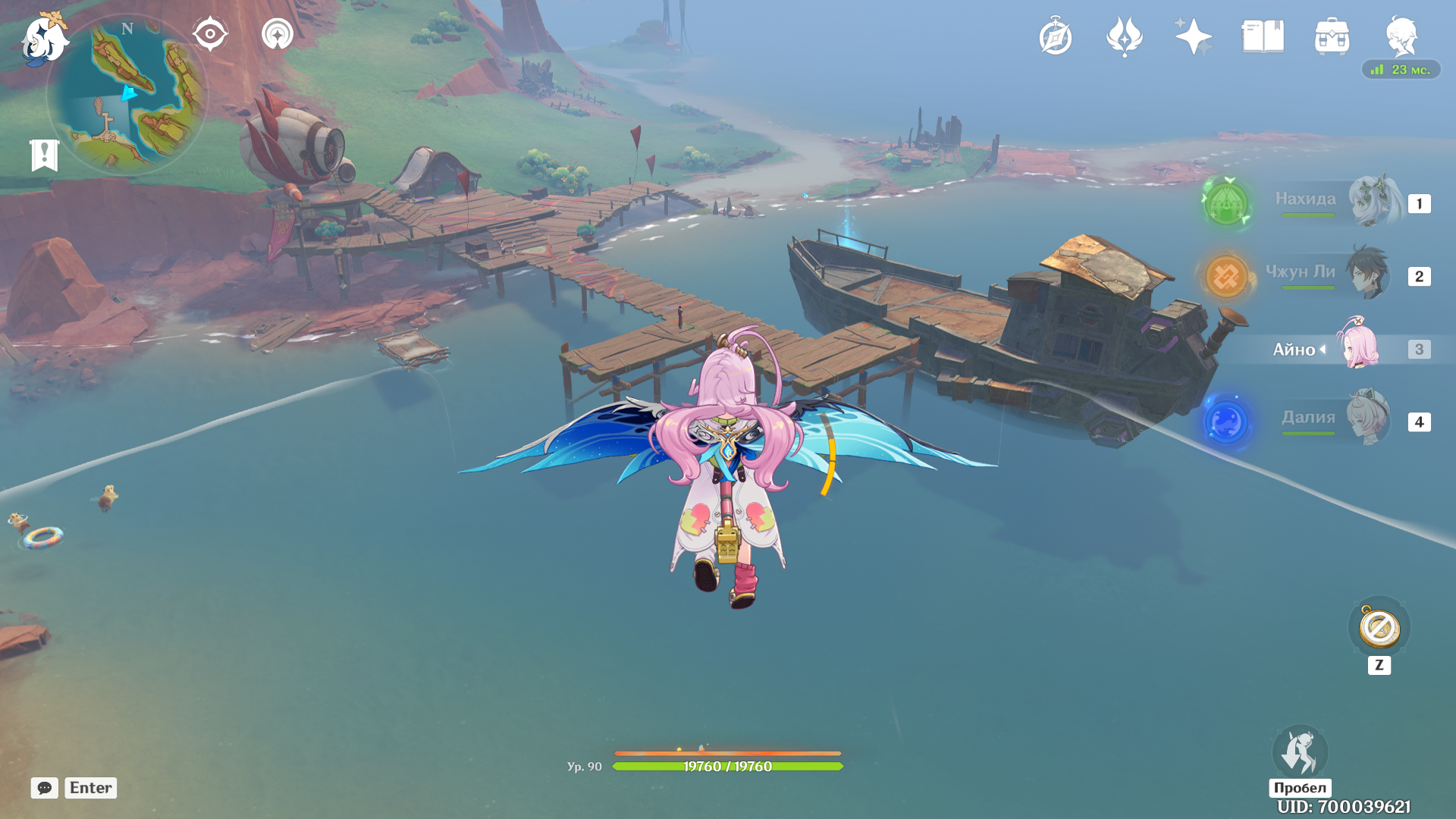Open the quest banner exclamation icon
Viewport: 1456px width, 819px height.
(x=44, y=155)
